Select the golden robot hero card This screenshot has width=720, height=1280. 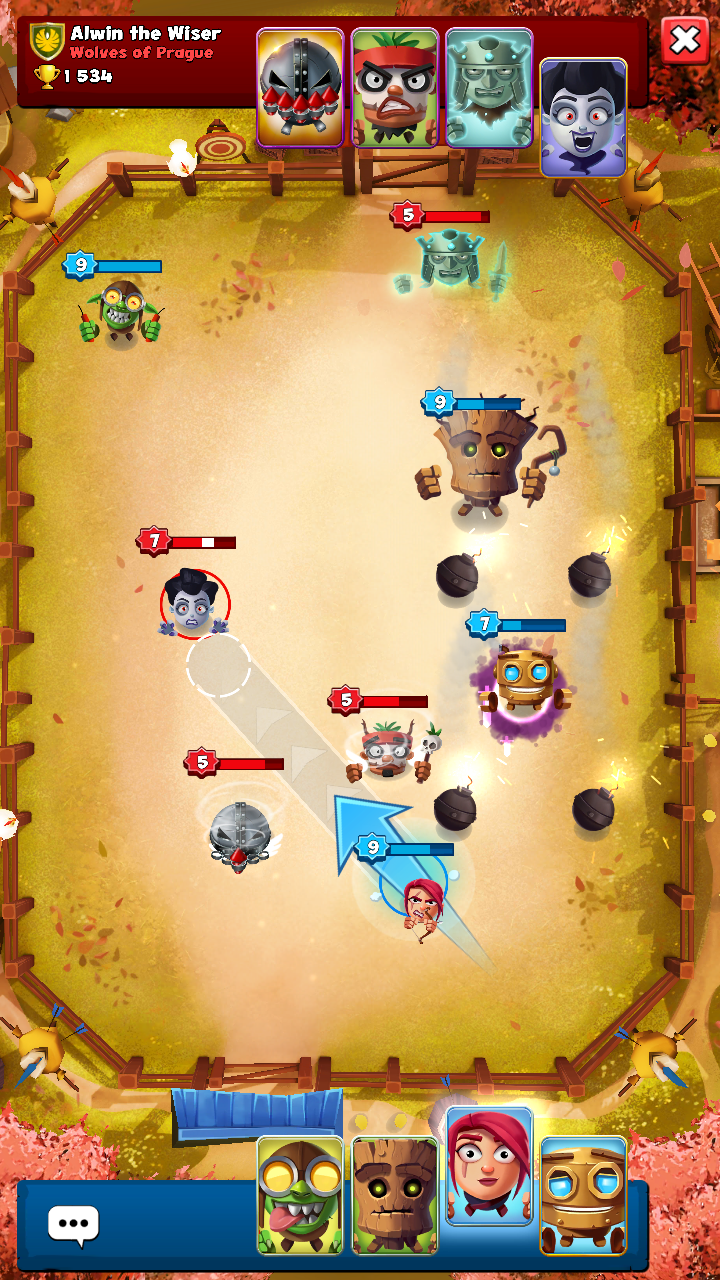(583, 1195)
